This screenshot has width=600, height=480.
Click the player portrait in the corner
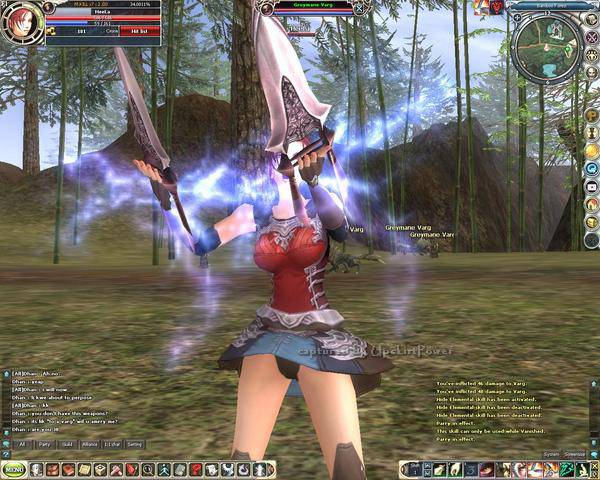(x=21, y=24)
